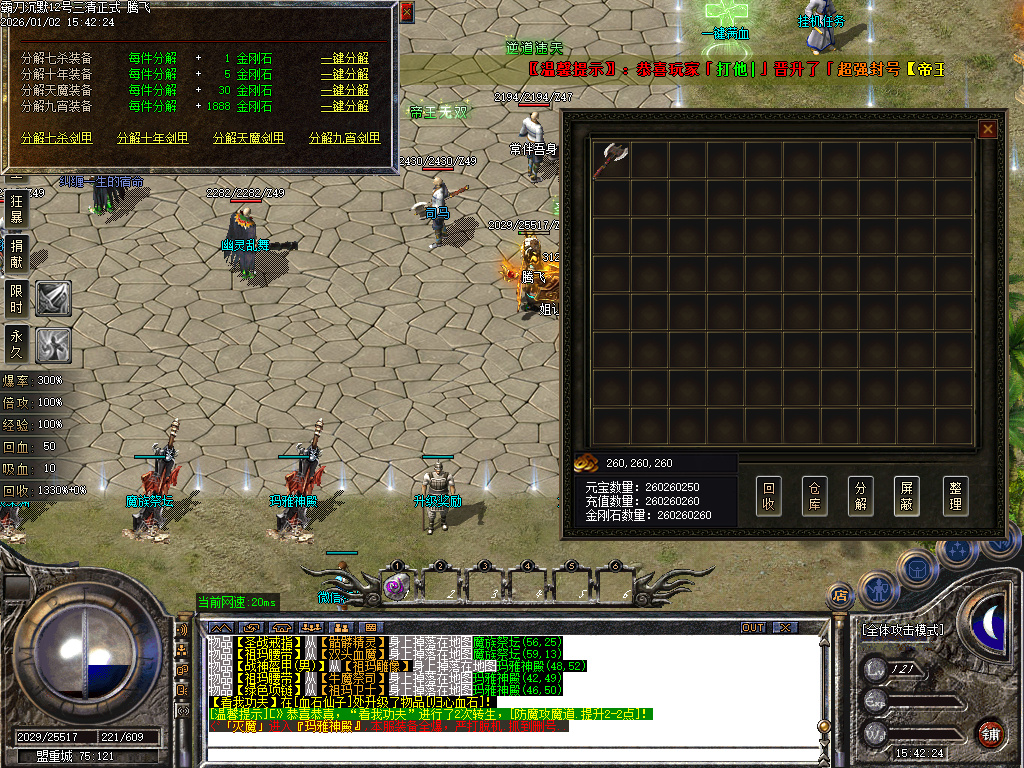Close the inventory bag window
The image size is (1024, 768).
point(987,129)
